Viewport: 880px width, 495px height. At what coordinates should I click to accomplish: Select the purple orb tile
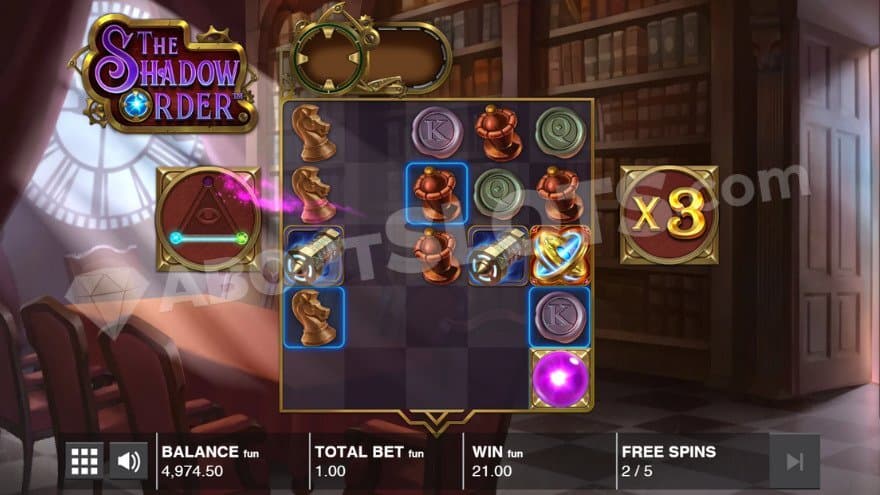tap(560, 379)
